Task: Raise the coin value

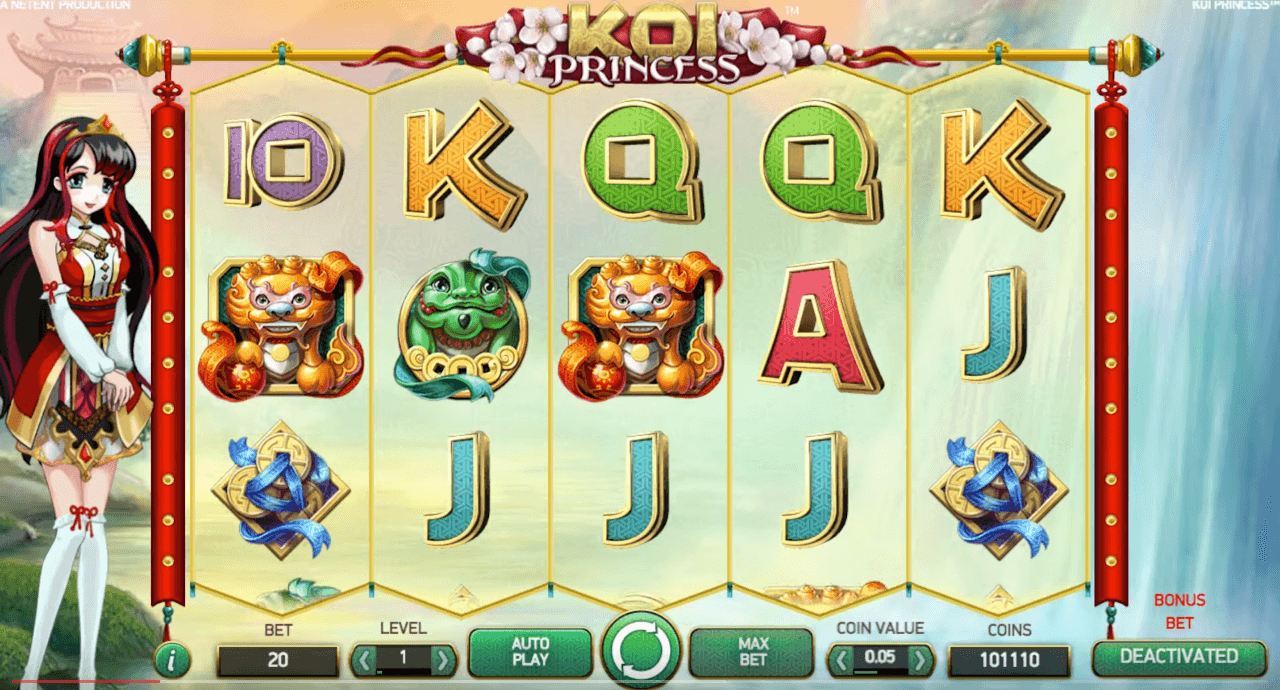Action: tap(919, 660)
